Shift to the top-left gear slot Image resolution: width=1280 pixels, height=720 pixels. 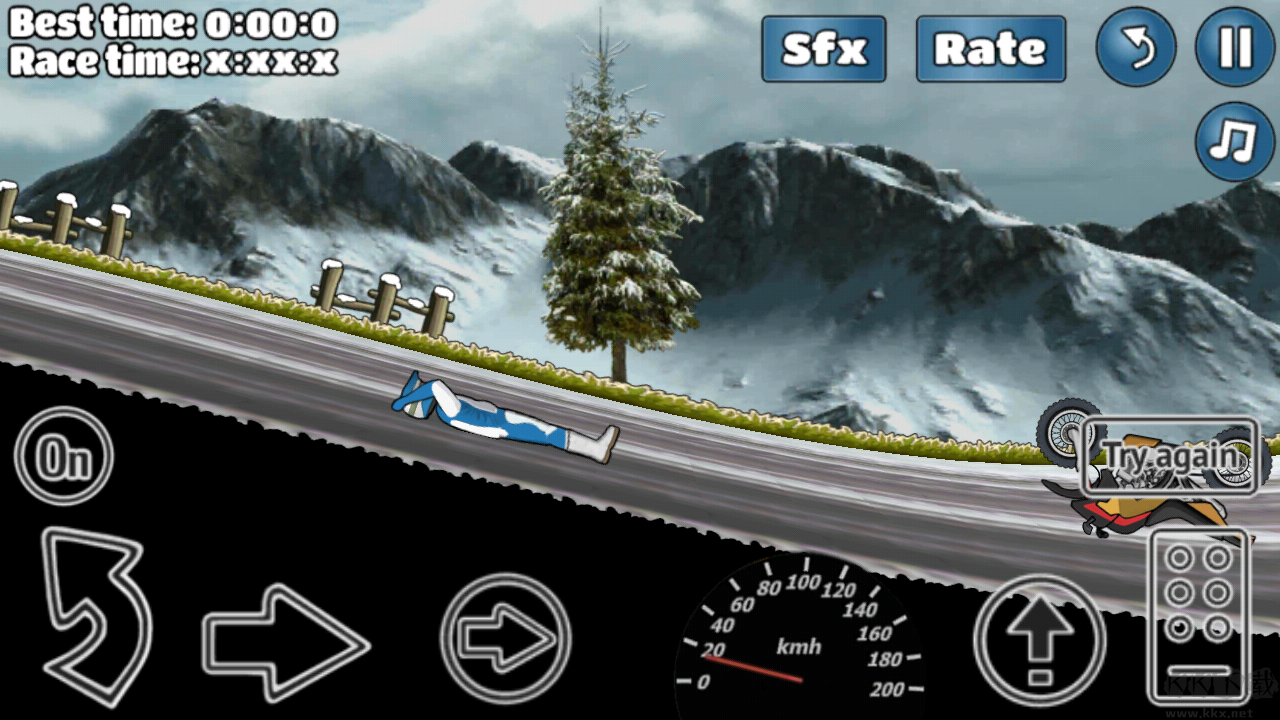pyautogui.click(x=1179, y=557)
